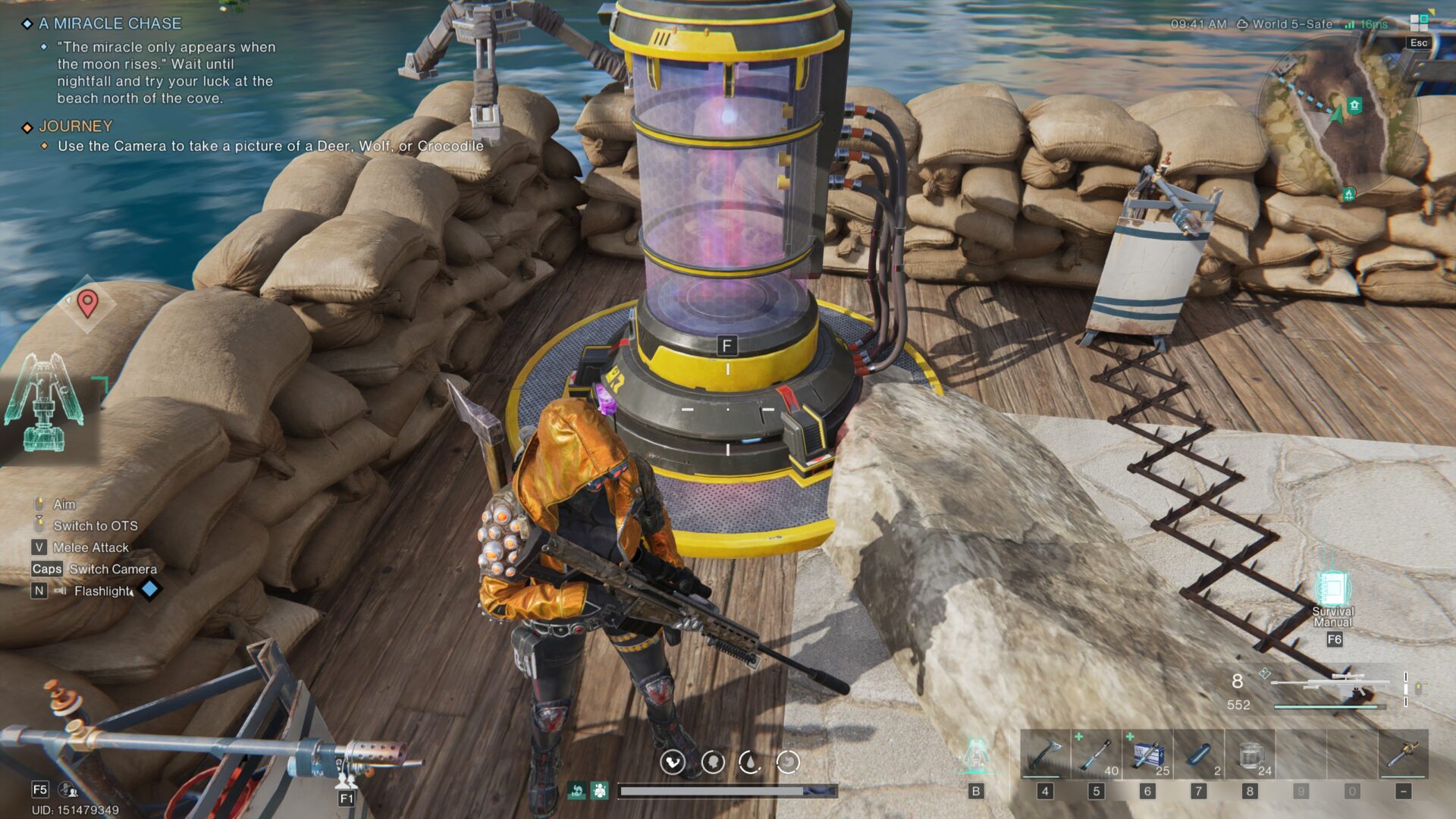Select the axe hotbar slot
Image resolution: width=1456 pixels, height=819 pixels.
pos(1044,755)
